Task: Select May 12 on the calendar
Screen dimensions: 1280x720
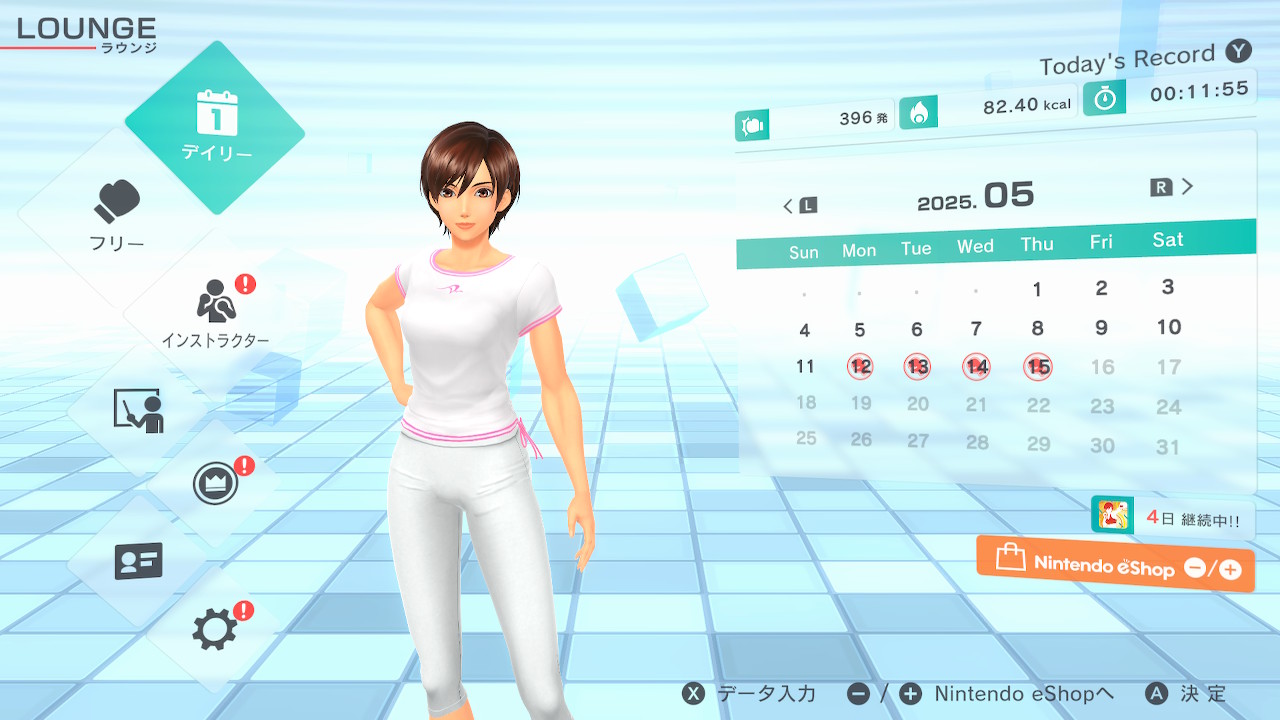Action: click(x=860, y=367)
